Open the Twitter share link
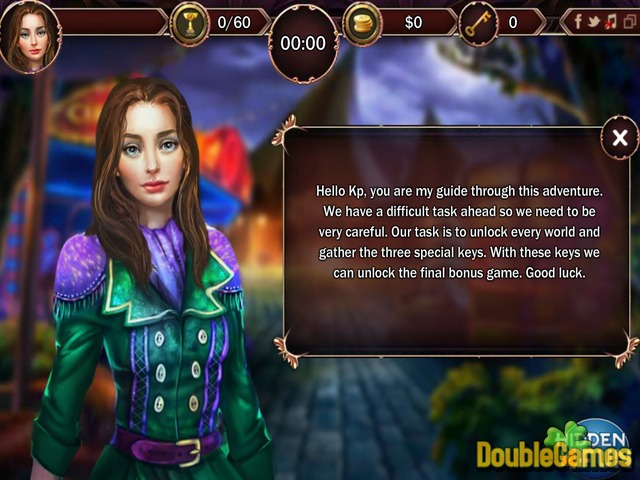The width and height of the screenshot is (640, 480). pyautogui.click(x=595, y=21)
